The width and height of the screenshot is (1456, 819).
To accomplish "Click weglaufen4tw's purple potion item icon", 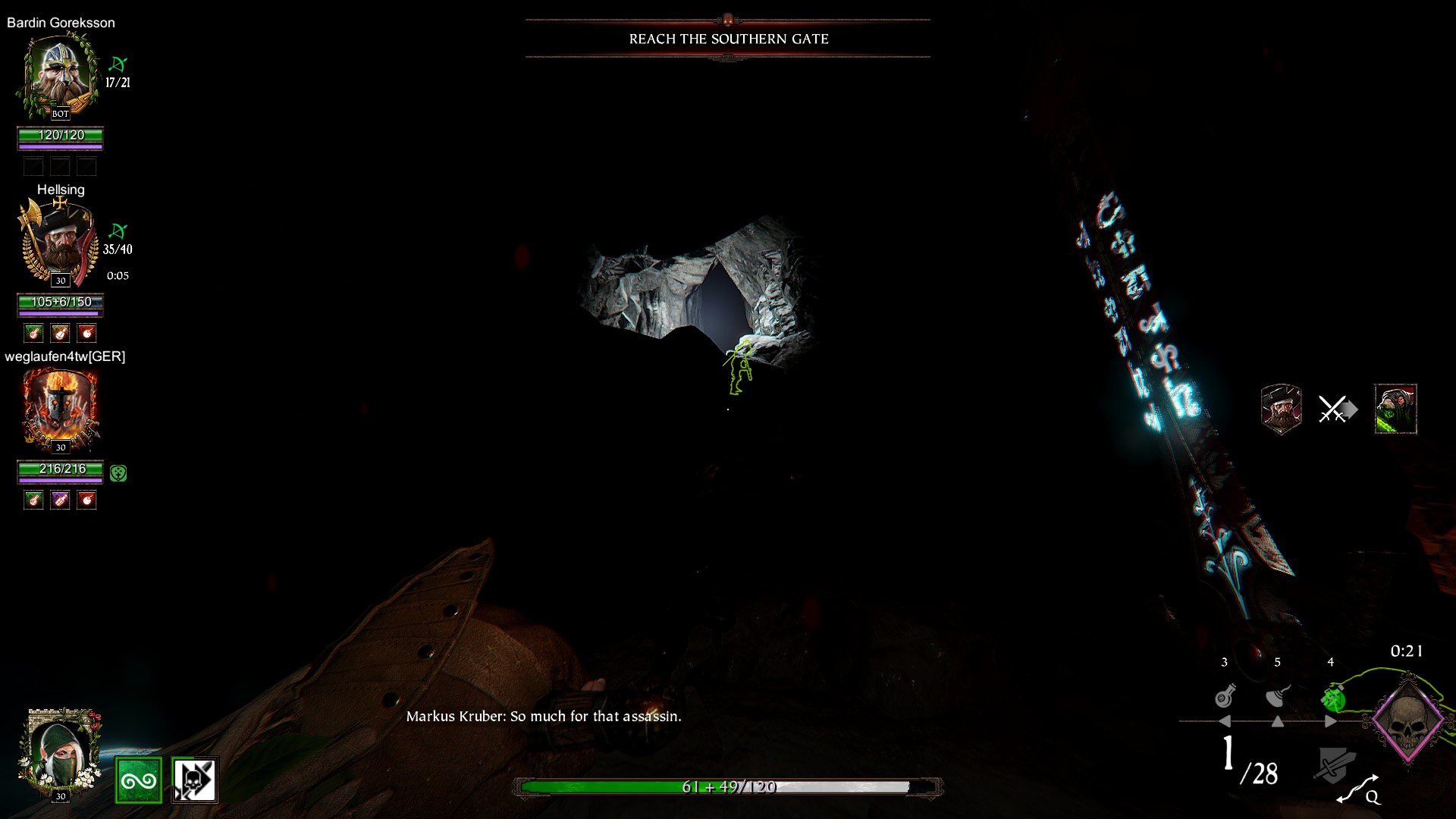I will point(60,500).
